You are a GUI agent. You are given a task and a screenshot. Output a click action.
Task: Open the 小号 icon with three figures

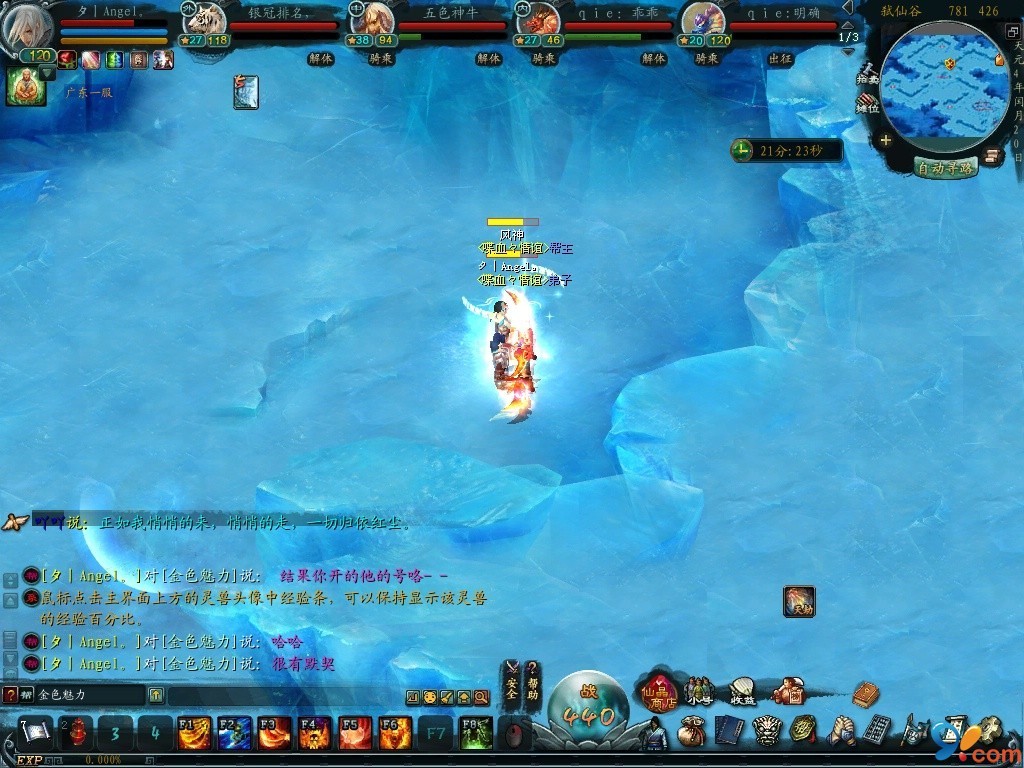[700, 691]
